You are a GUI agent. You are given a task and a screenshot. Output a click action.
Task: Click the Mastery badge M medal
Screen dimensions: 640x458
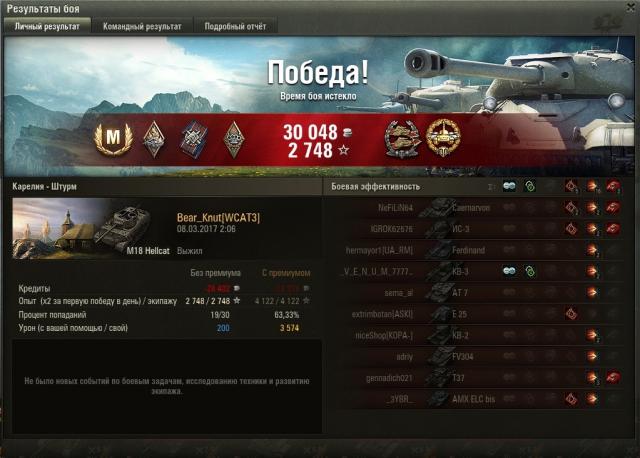(x=106, y=138)
